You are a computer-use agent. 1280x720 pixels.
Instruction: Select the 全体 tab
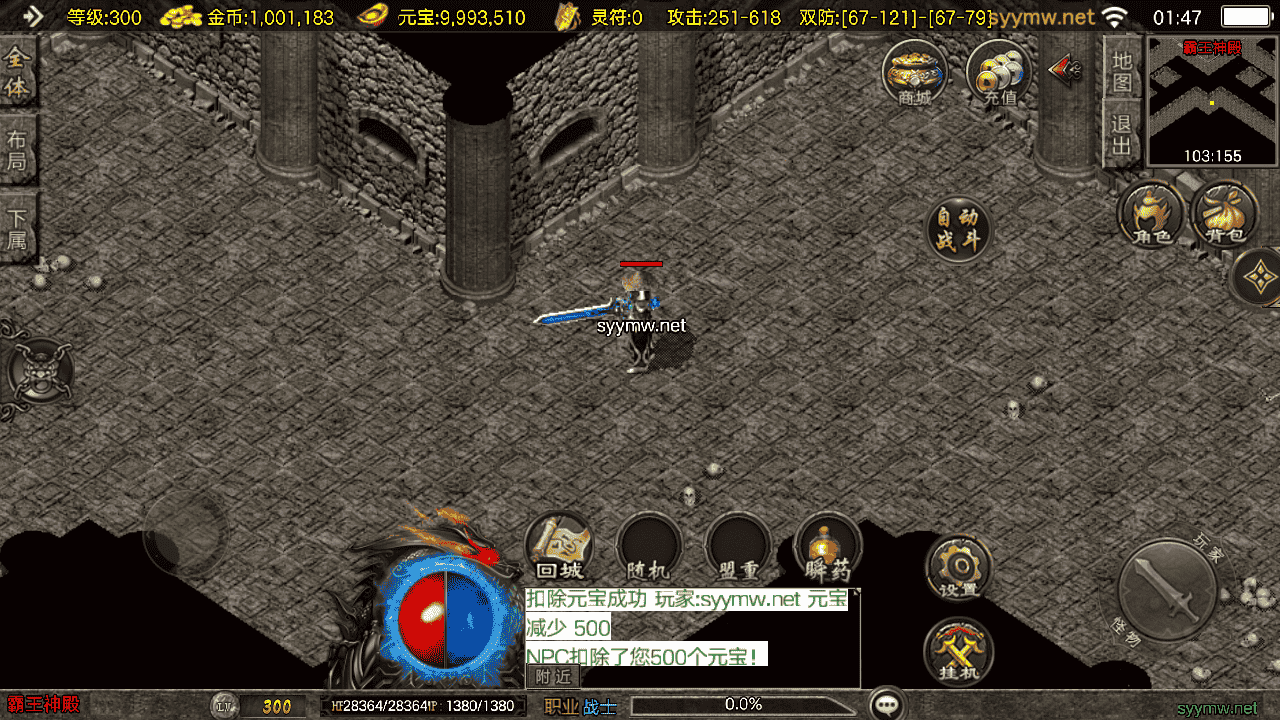pos(18,72)
